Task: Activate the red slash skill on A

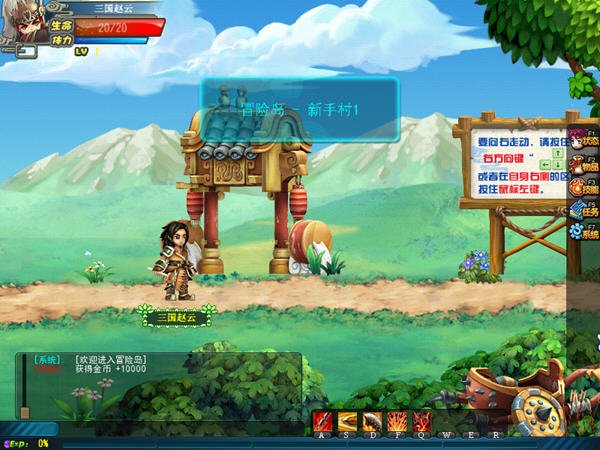Action: pyautogui.click(x=322, y=421)
